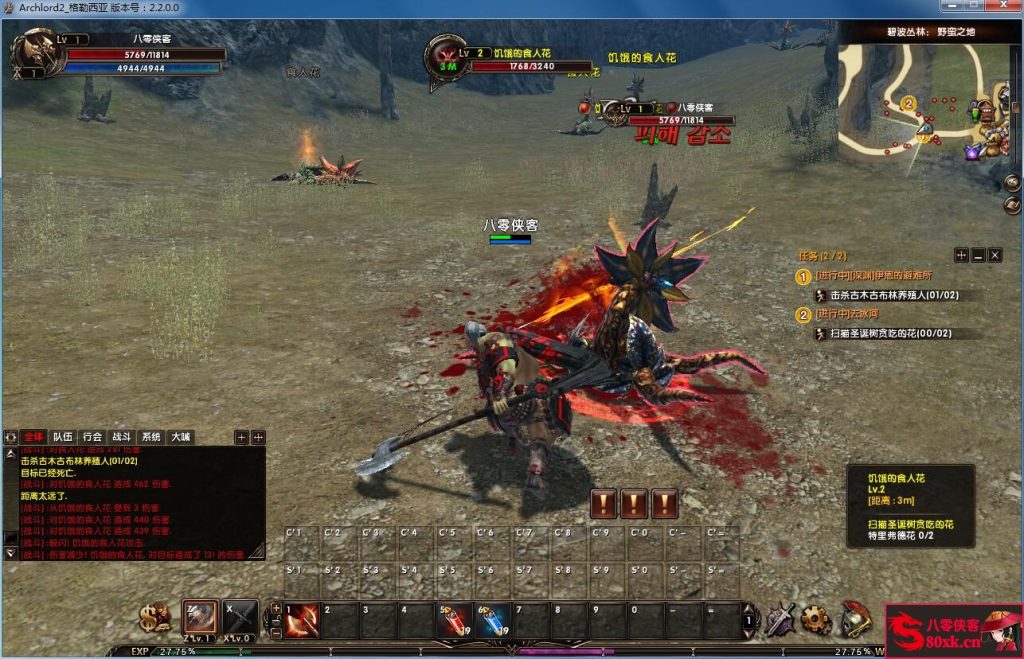Activate the axe skill in hotbar slot 1
Image resolution: width=1024 pixels, height=659 pixels.
[x=302, y=620]
